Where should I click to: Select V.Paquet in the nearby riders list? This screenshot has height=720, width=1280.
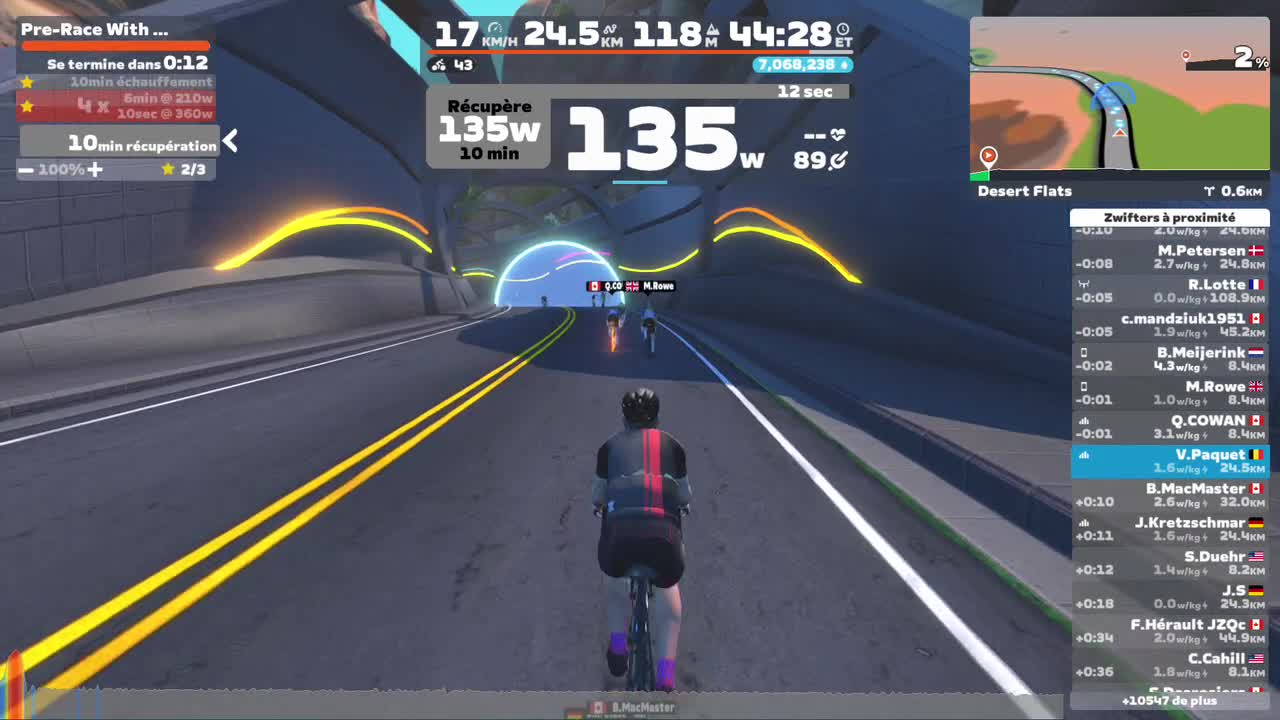1170,461
